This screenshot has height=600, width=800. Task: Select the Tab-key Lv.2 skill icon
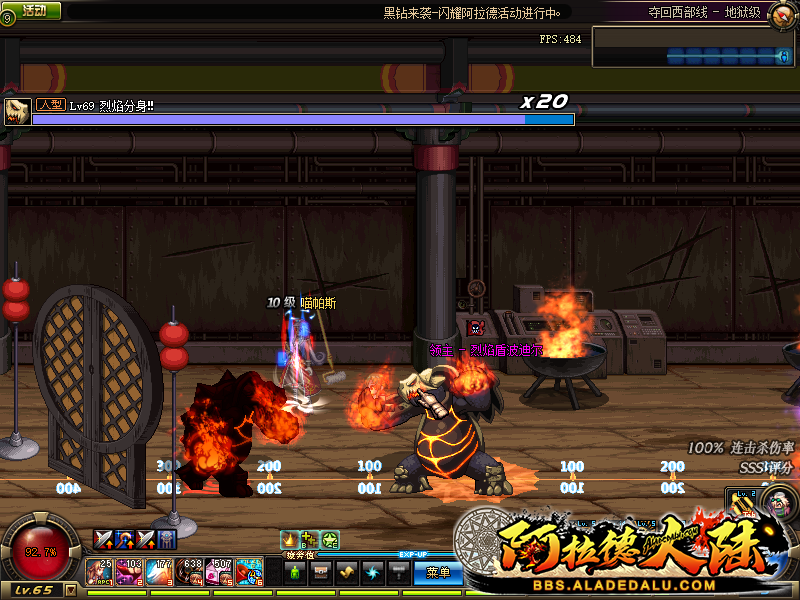744,505
